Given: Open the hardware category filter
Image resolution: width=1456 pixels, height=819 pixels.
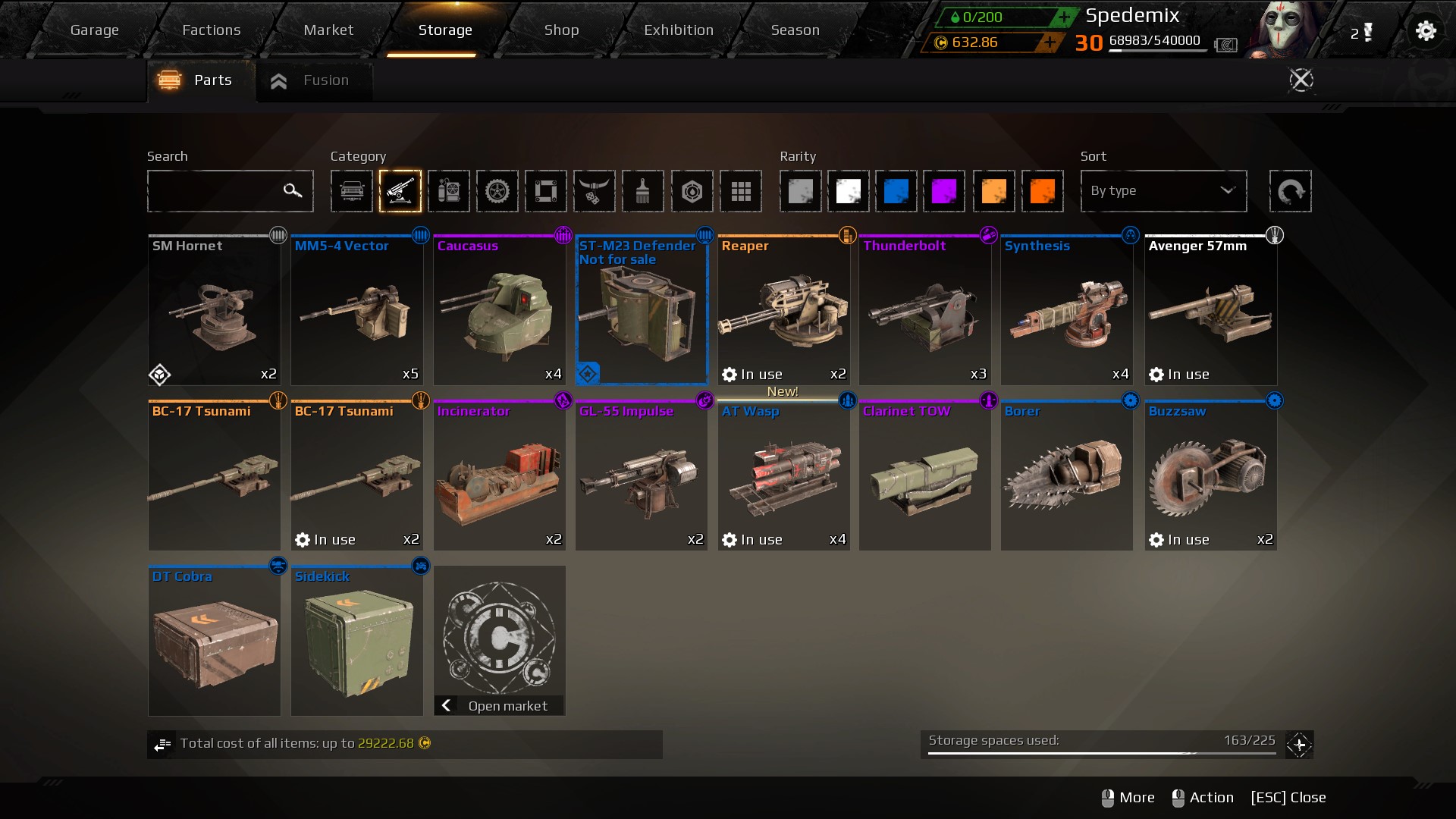Looking at the screenshot, I should coord(450,191).
